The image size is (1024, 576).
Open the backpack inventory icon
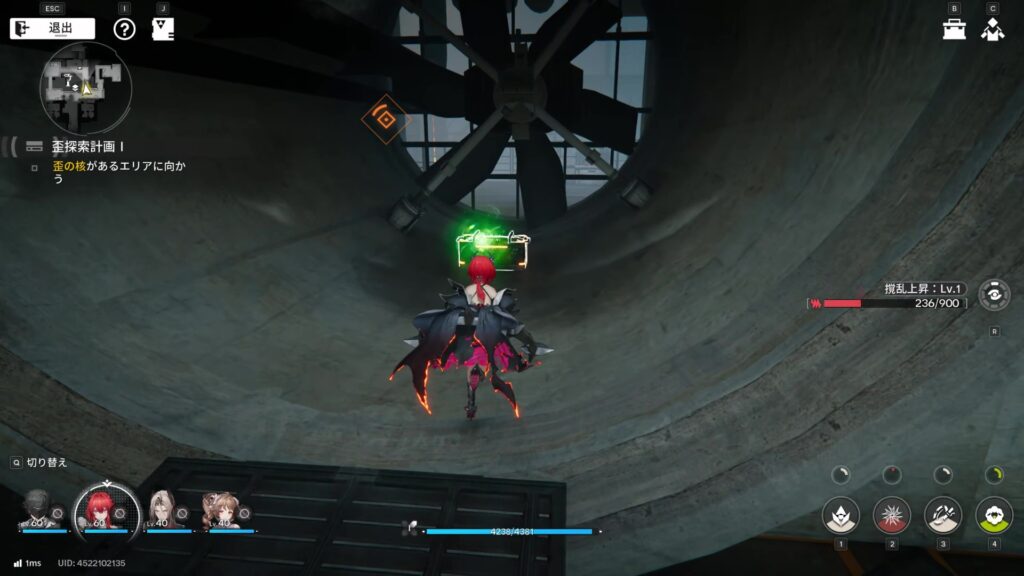(954, 29)
